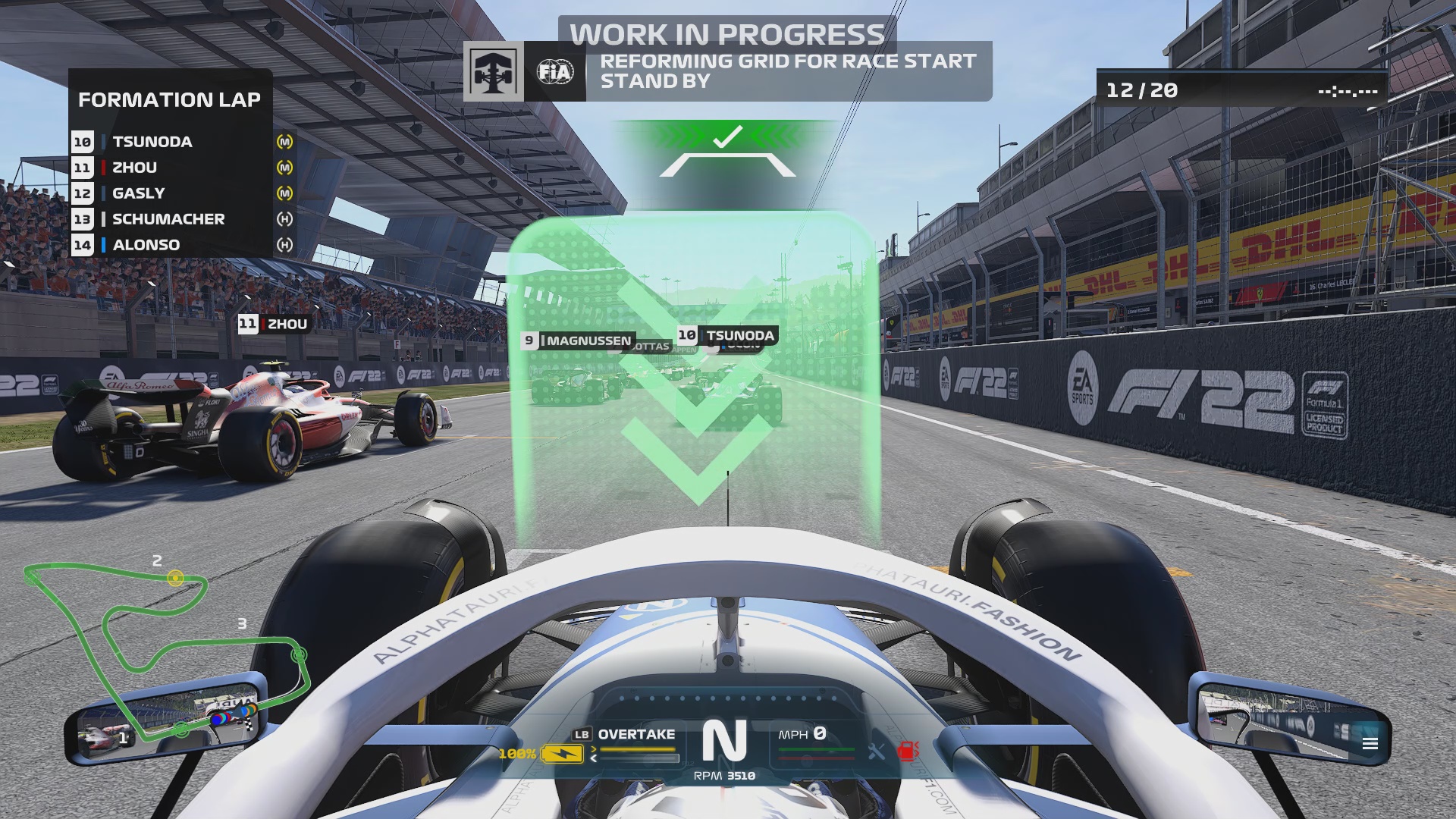Click sector marker 2 on the minimap

click(x=176, y=576)
